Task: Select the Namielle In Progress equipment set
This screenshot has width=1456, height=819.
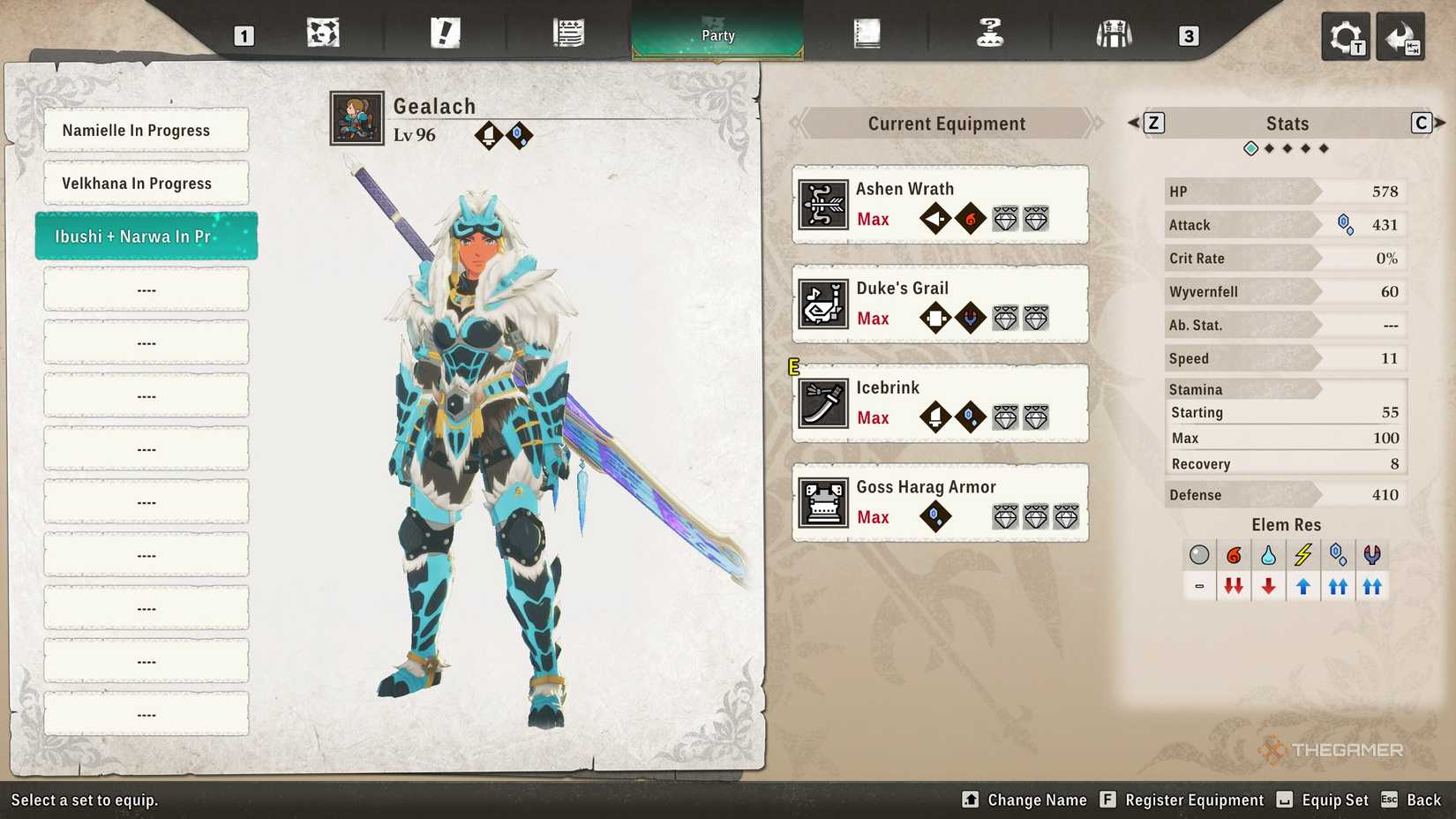Action: (146, 130)
